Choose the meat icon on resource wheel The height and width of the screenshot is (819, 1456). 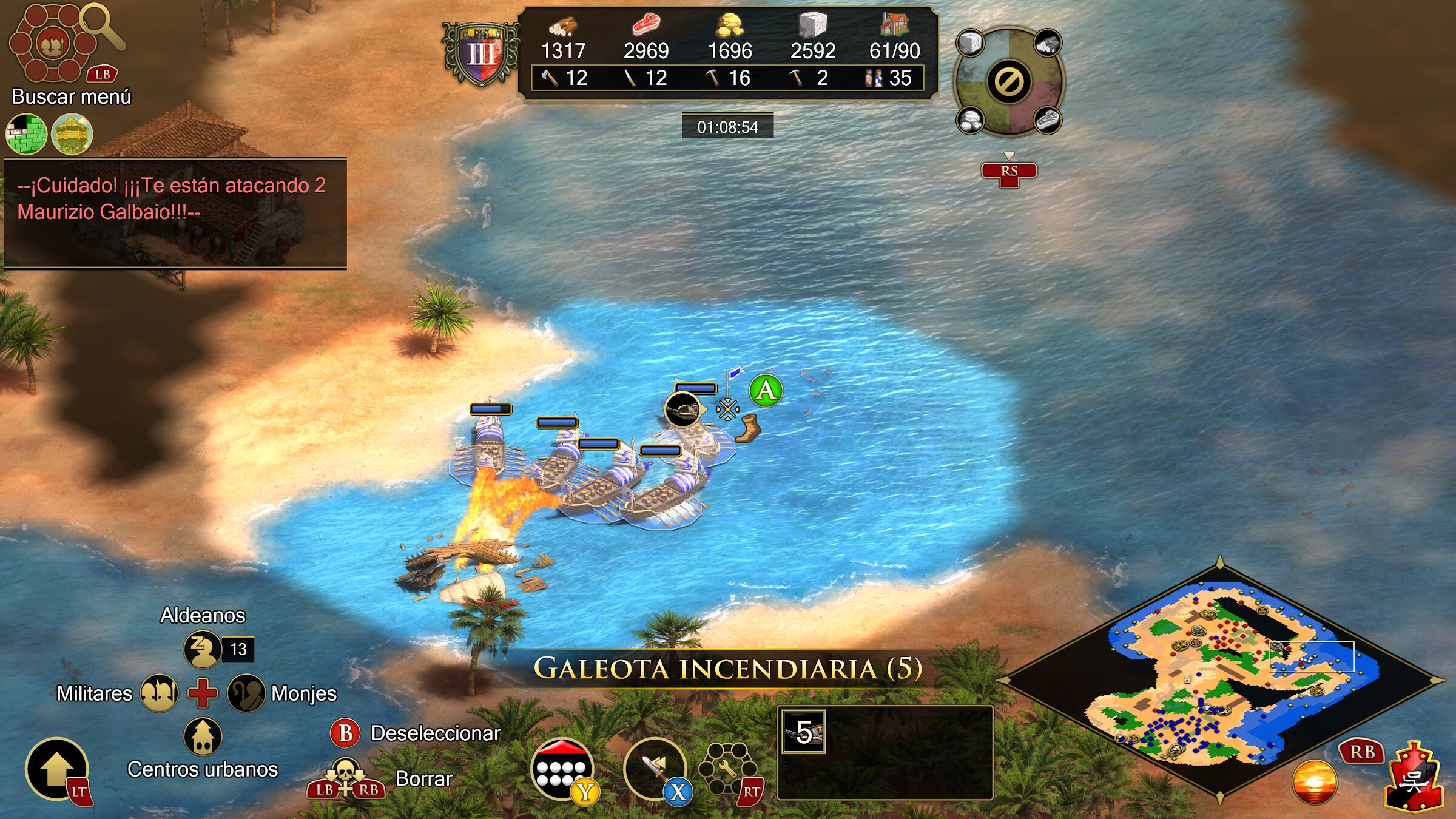(x=1048, y=120)
